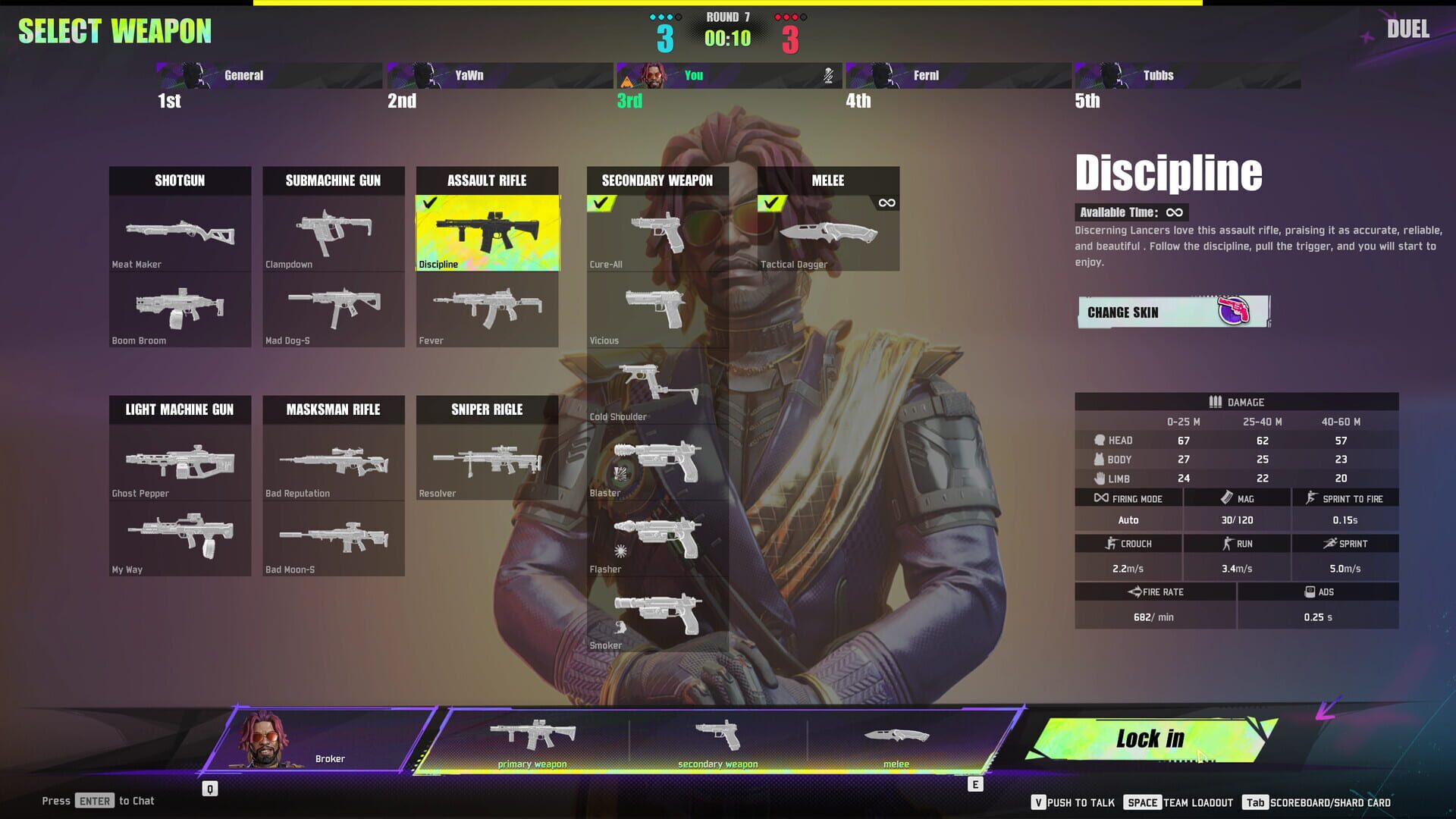Choose the Fever assault rifle

(x=487, y=311)
